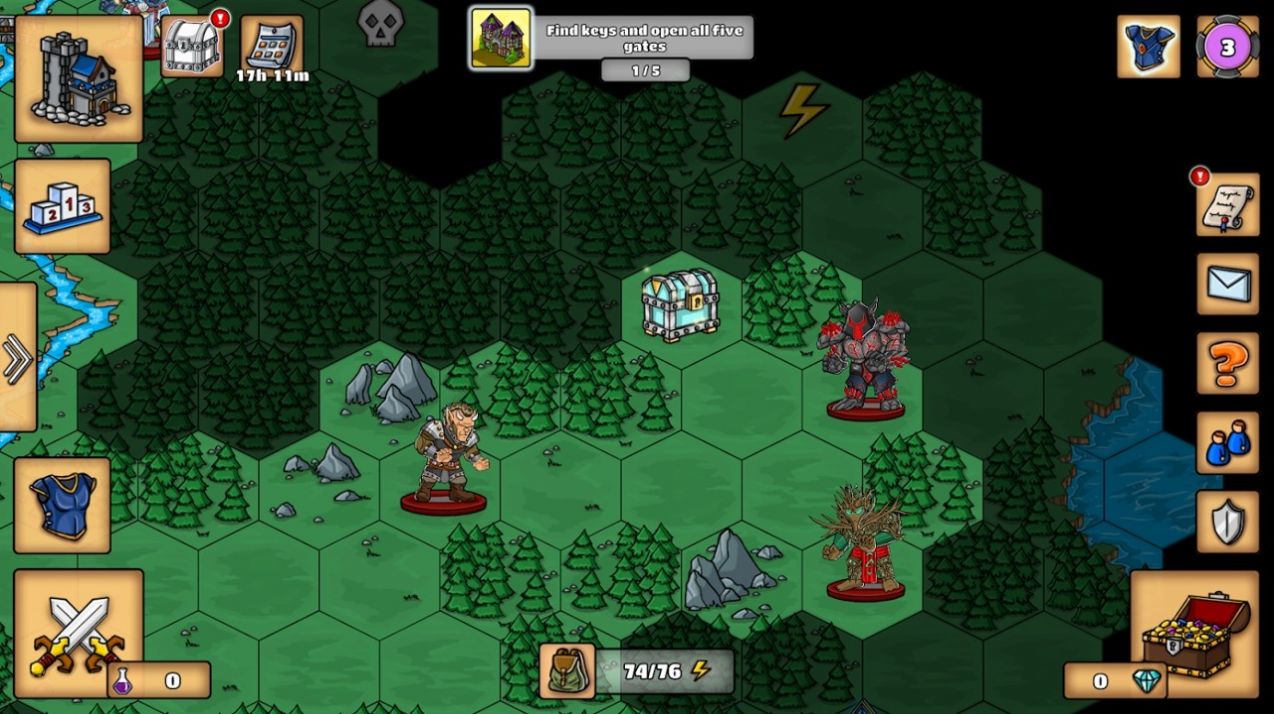Screen dimensions: 1274x714
Task: Open the blue tunic equipment button
Action: tap(62, 505)
